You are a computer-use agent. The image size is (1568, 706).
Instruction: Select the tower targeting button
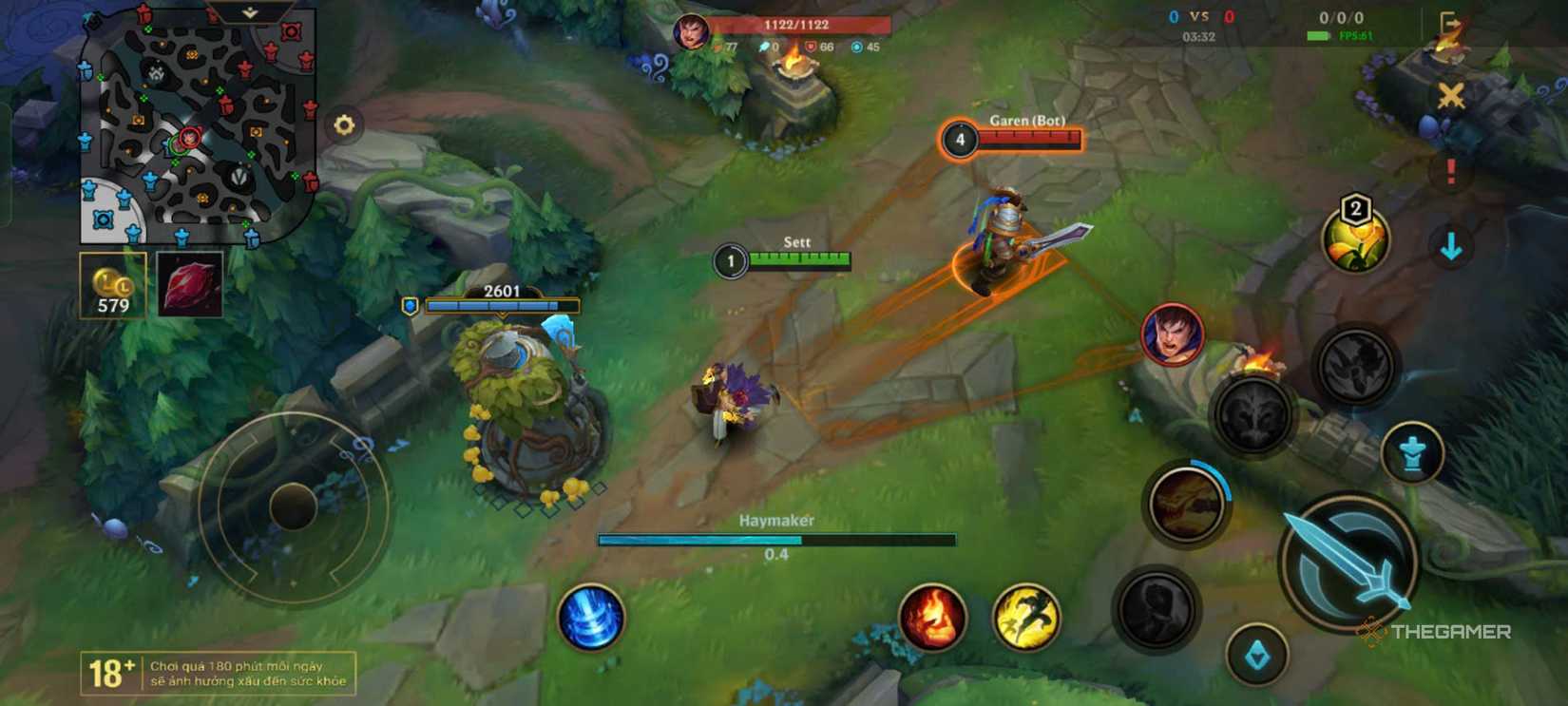(x=1413, y=453)
